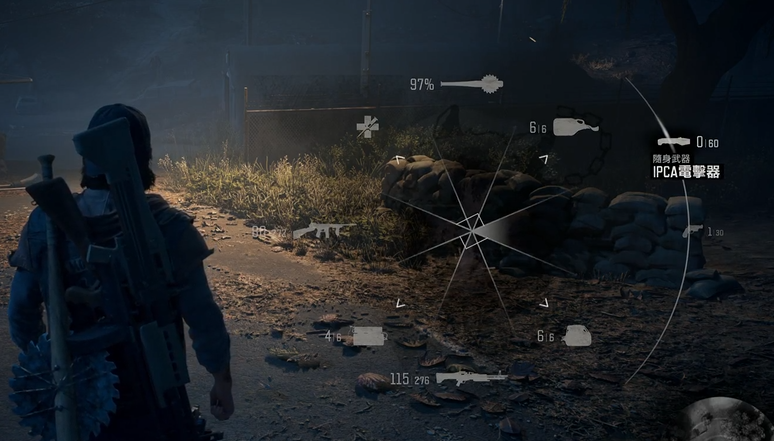Pick the throwable item with 6/6 count at wheel bottom
The image size is (774, 441).
click(577, 336)
